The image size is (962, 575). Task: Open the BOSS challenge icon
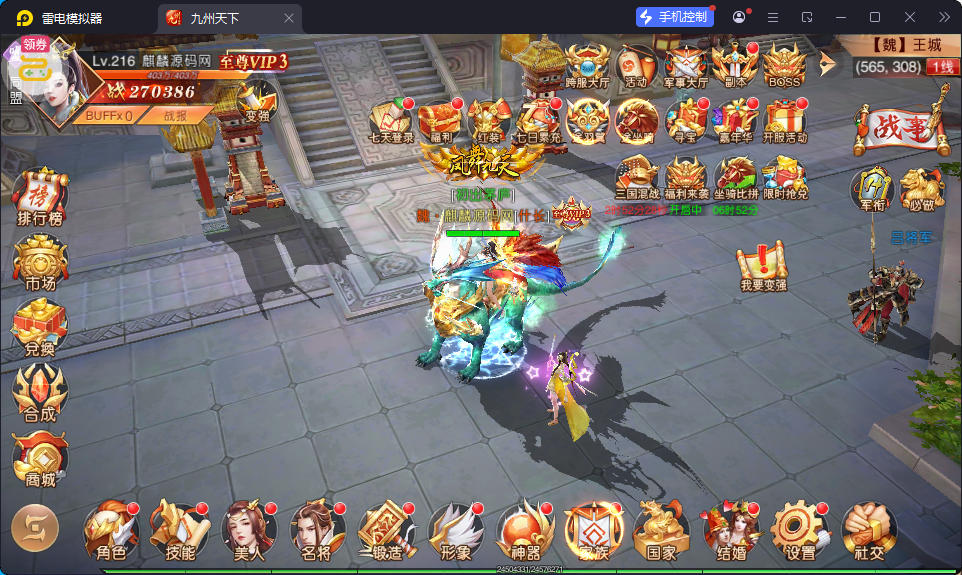(x=783, y=65)
